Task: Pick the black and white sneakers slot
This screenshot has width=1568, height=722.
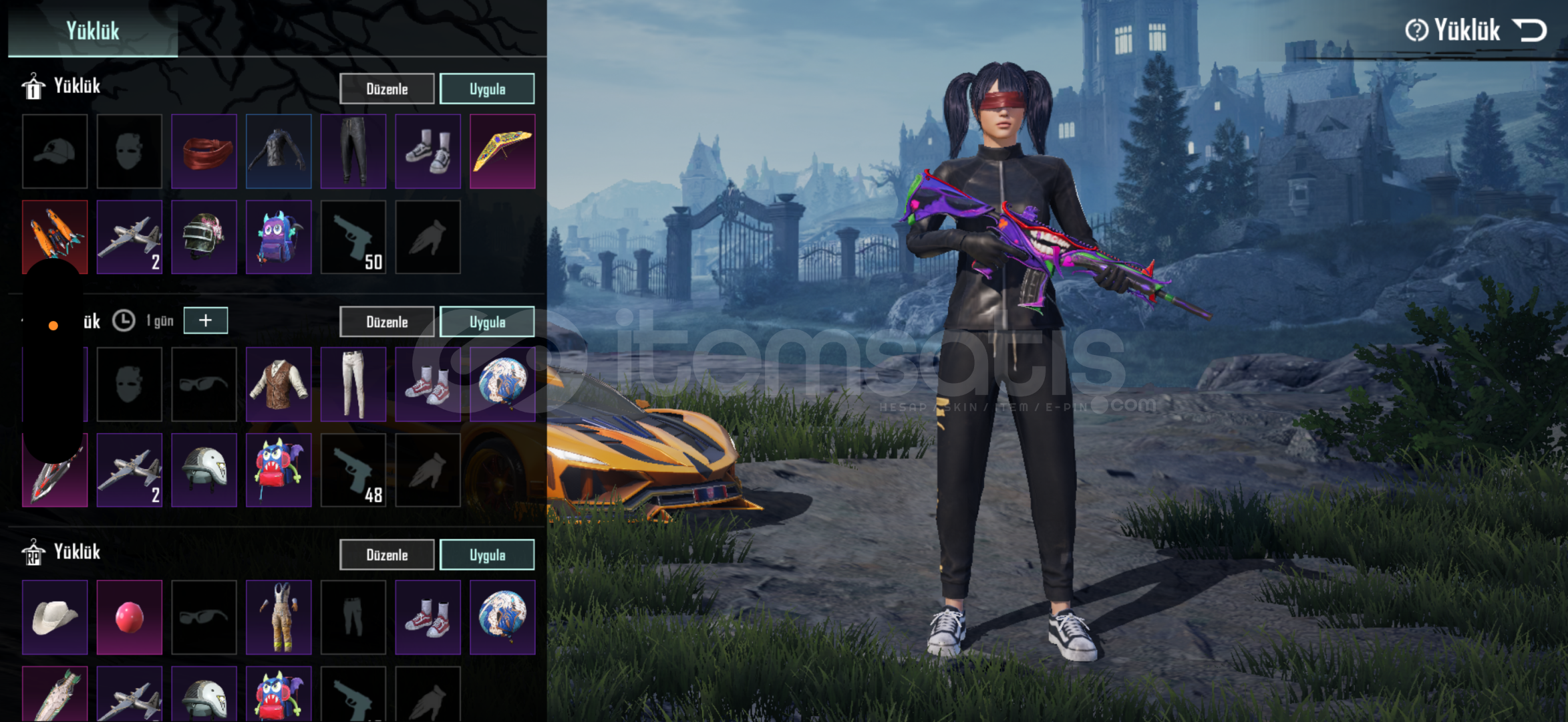Action: (x=428, y=151)
